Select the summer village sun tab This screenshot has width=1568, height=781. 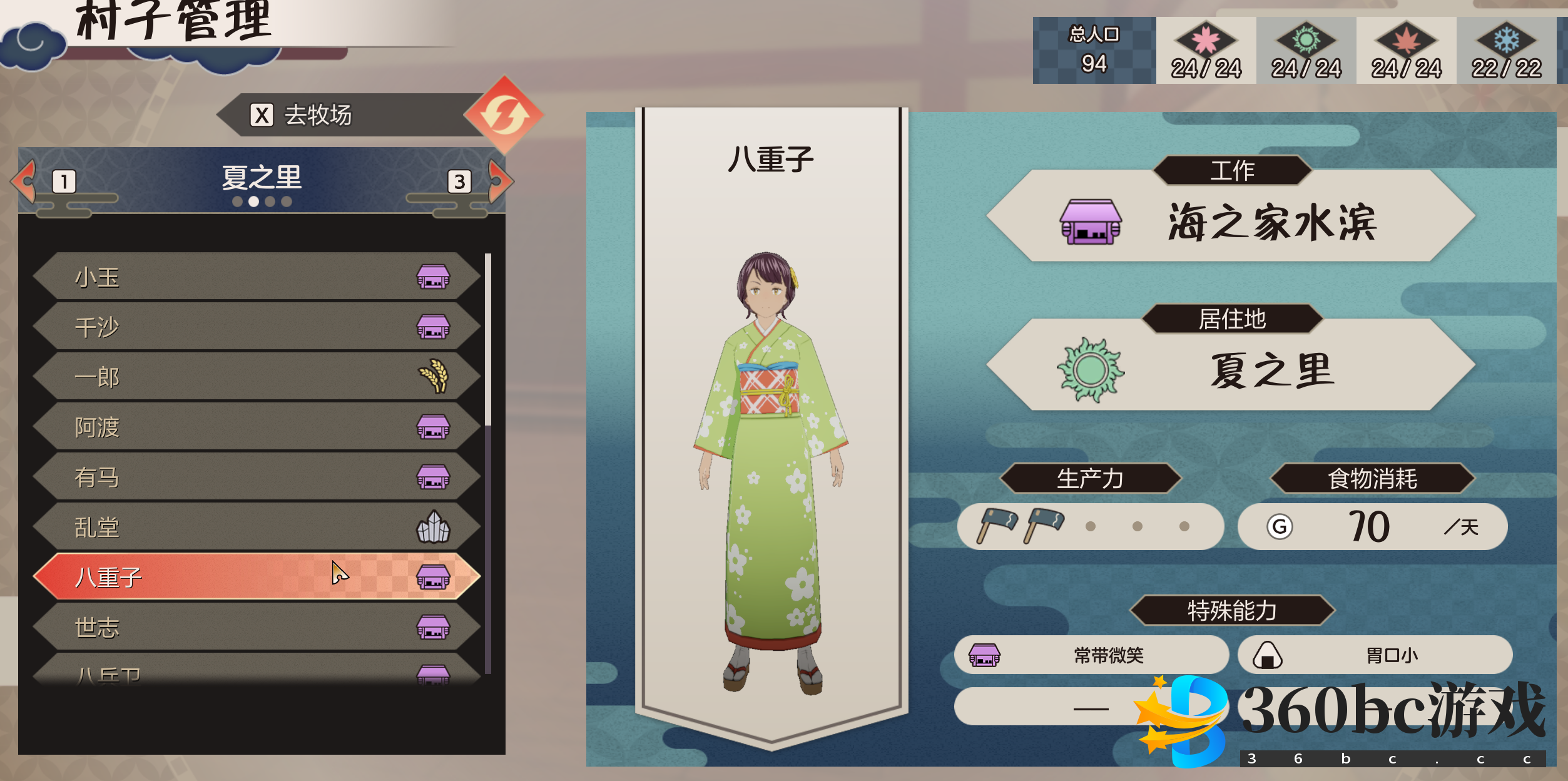coord(1306,51)
